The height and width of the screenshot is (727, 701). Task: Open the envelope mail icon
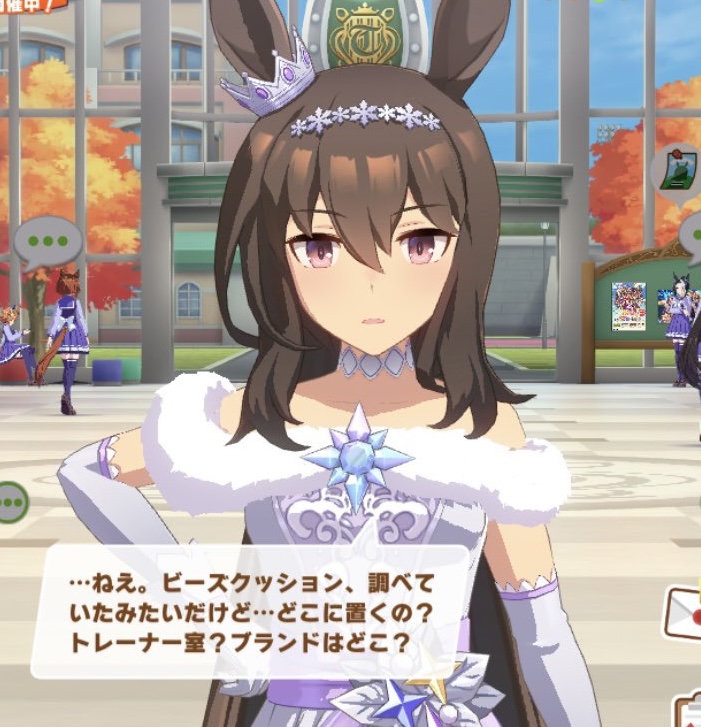click(683, 612)
